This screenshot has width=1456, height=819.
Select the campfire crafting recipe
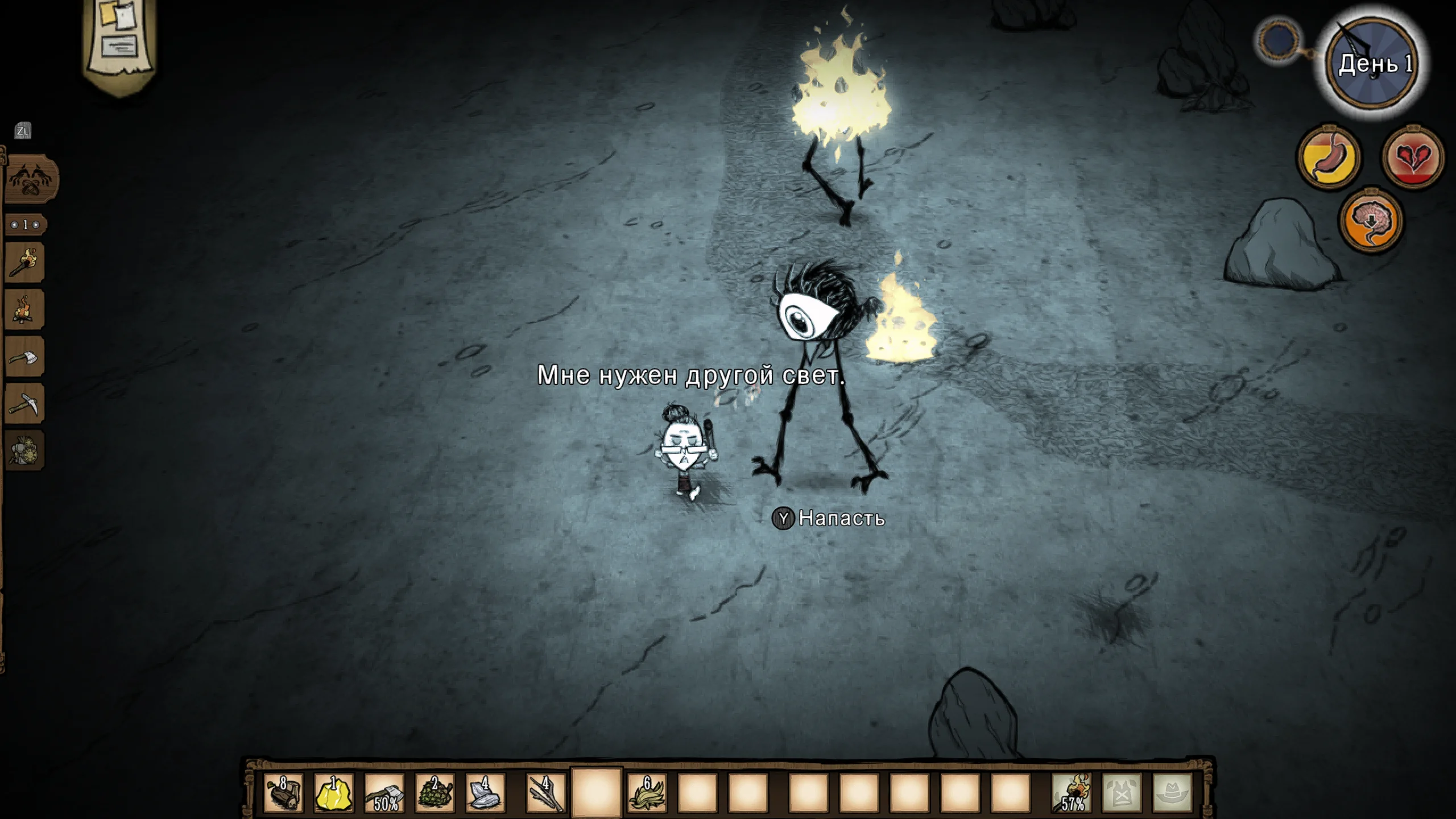pyautogui.click(x=25, y=310)
